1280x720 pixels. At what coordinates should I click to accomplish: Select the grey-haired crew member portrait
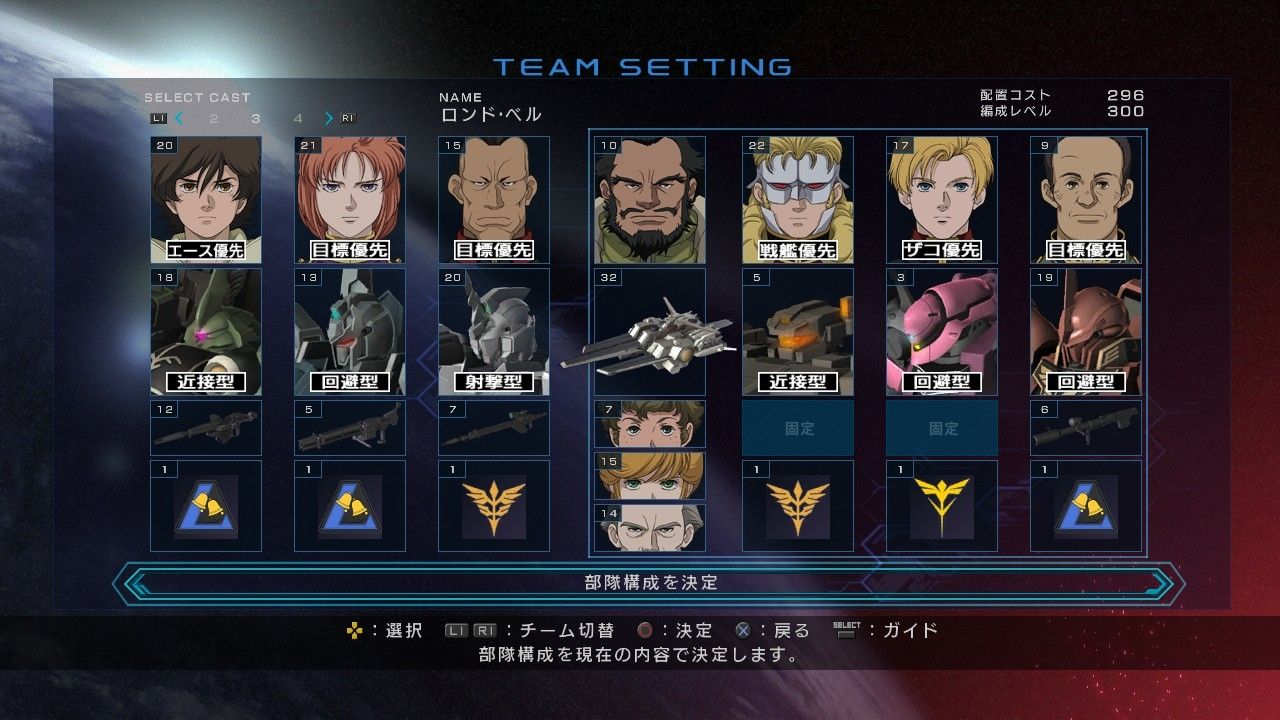650,528
